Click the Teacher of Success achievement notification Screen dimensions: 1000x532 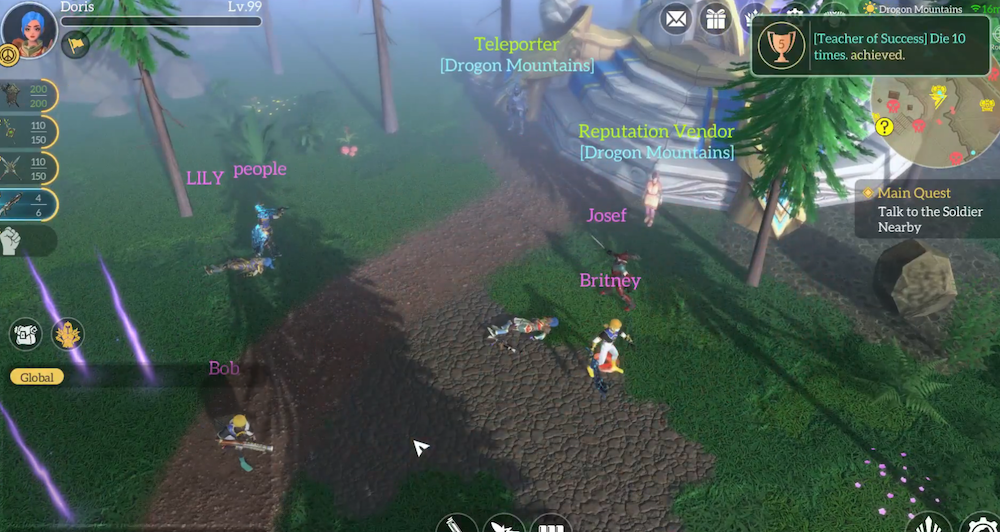(x=858, y=47)
